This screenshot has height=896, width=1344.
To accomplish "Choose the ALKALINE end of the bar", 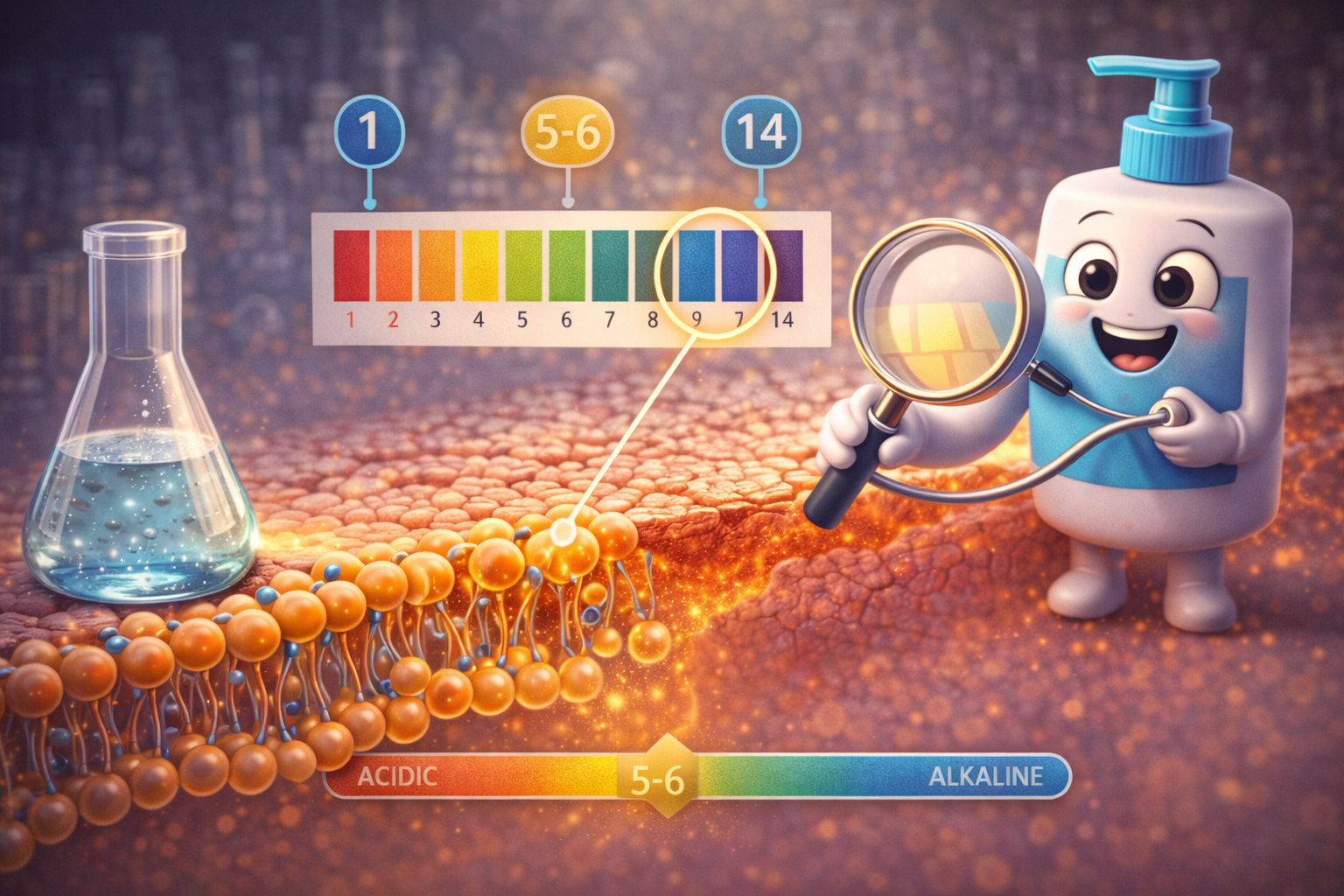I will [985, 776].
